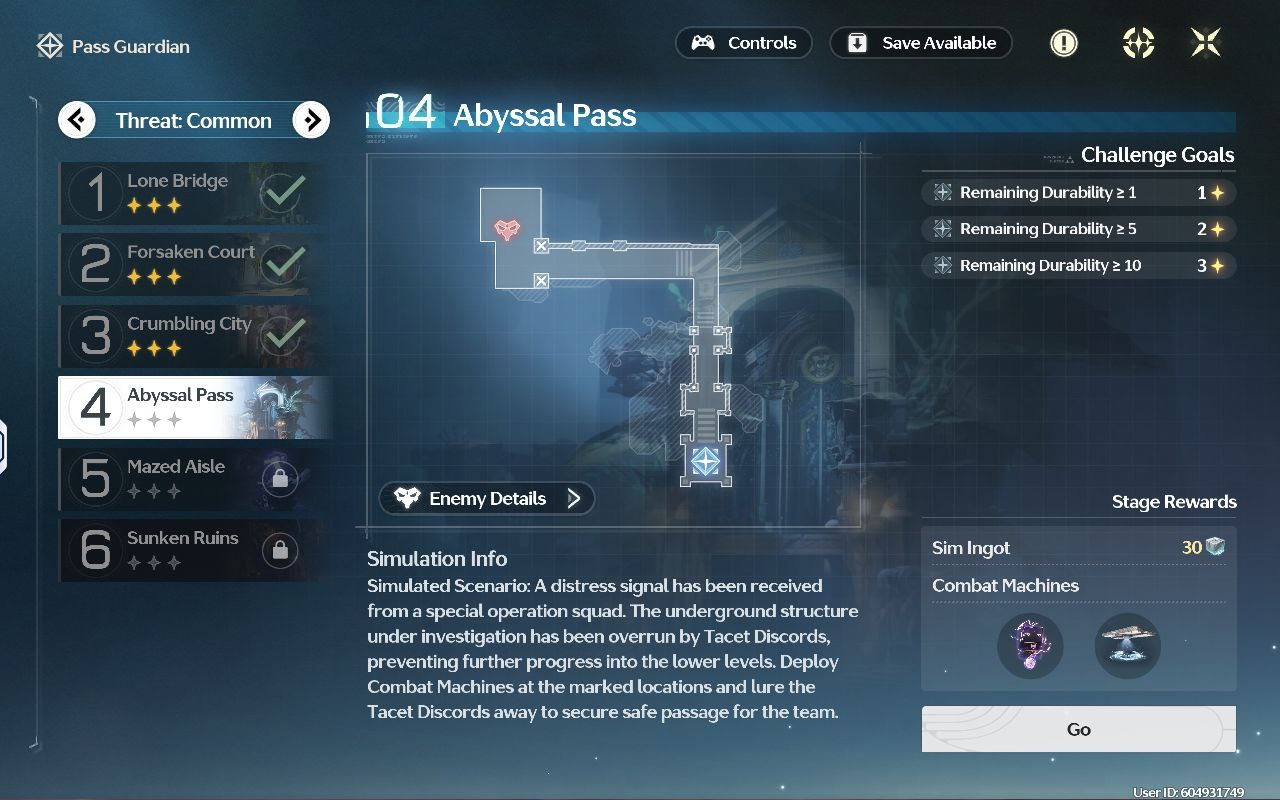Image resolution: width=1280 pixels, height=800 pixels.
Task: Open the Controls guide
Action: coord(743,43)
